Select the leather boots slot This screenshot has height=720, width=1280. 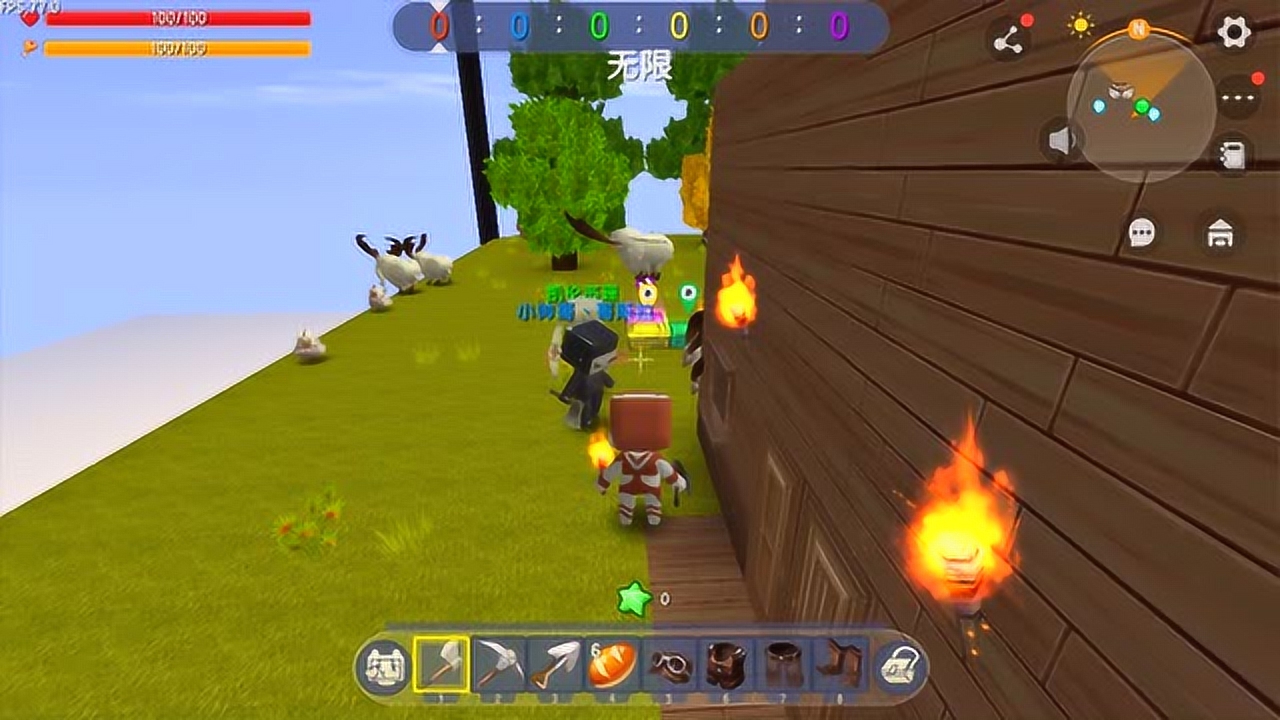[x=840, y=664]
